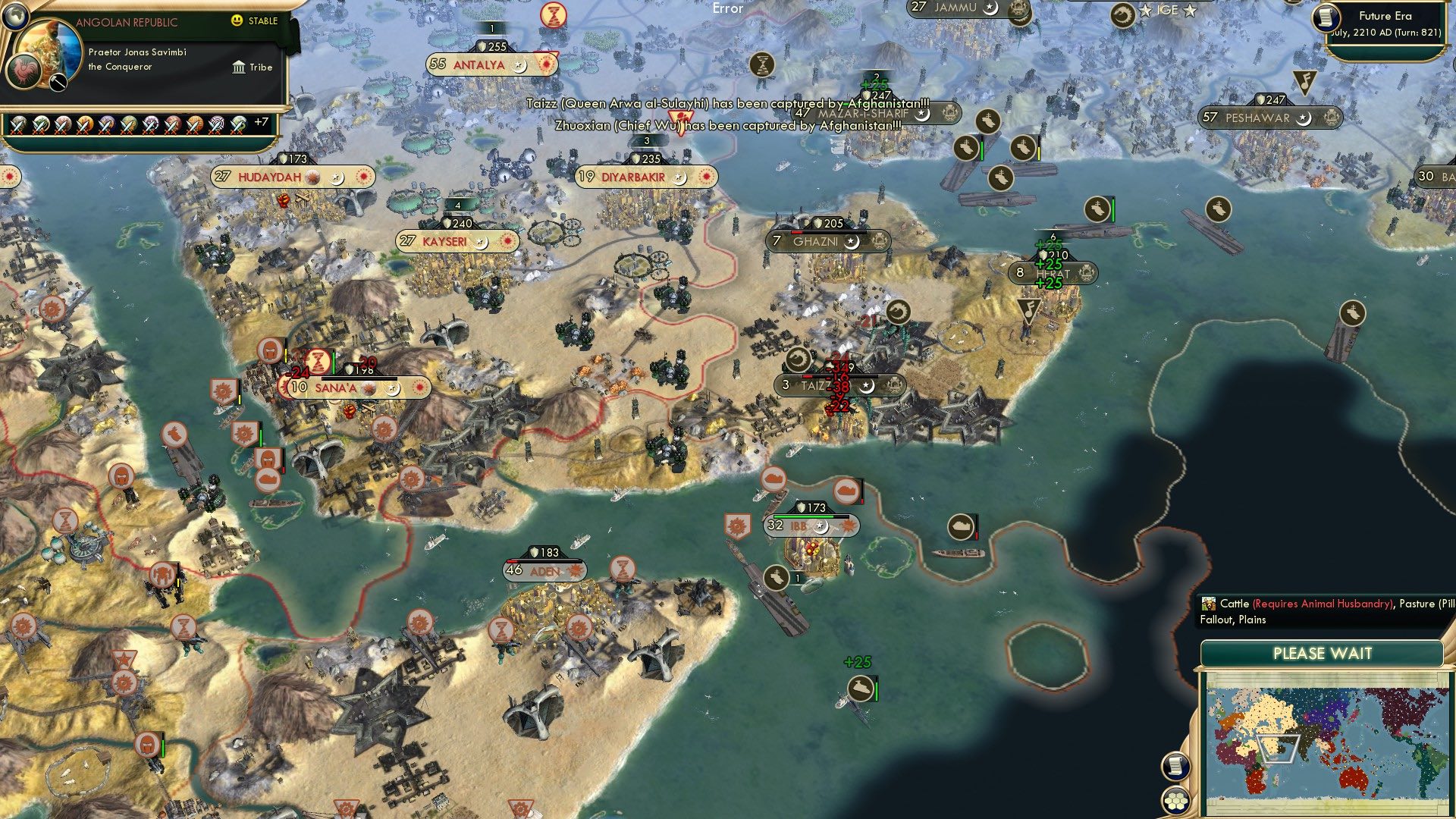Click the STABLE happiness smiley indicator
The height and width of the screenshot is (819, 1456).
[237, 21]
